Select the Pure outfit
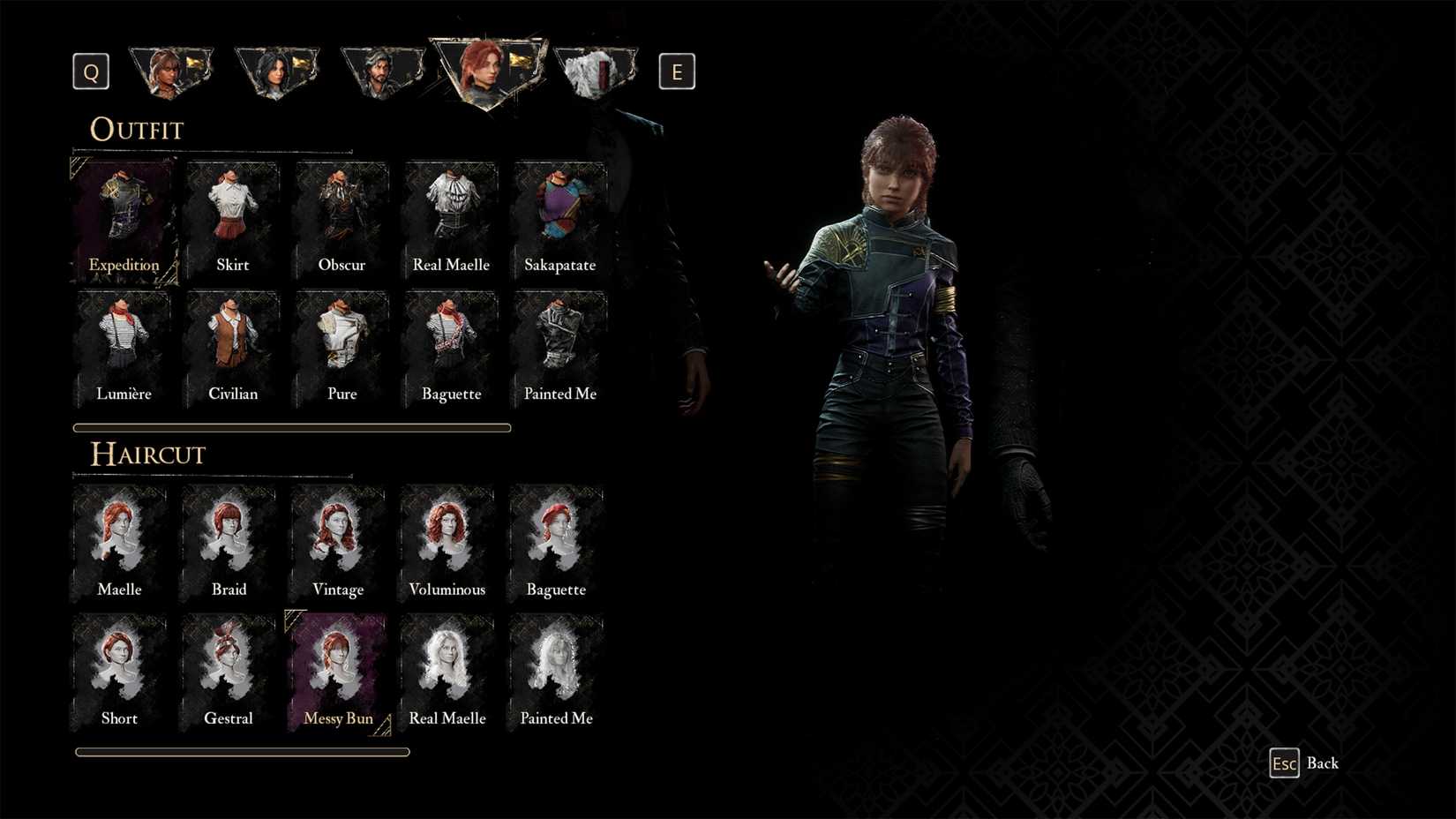This screenshot has height=819, width=1456. [341, 344]
